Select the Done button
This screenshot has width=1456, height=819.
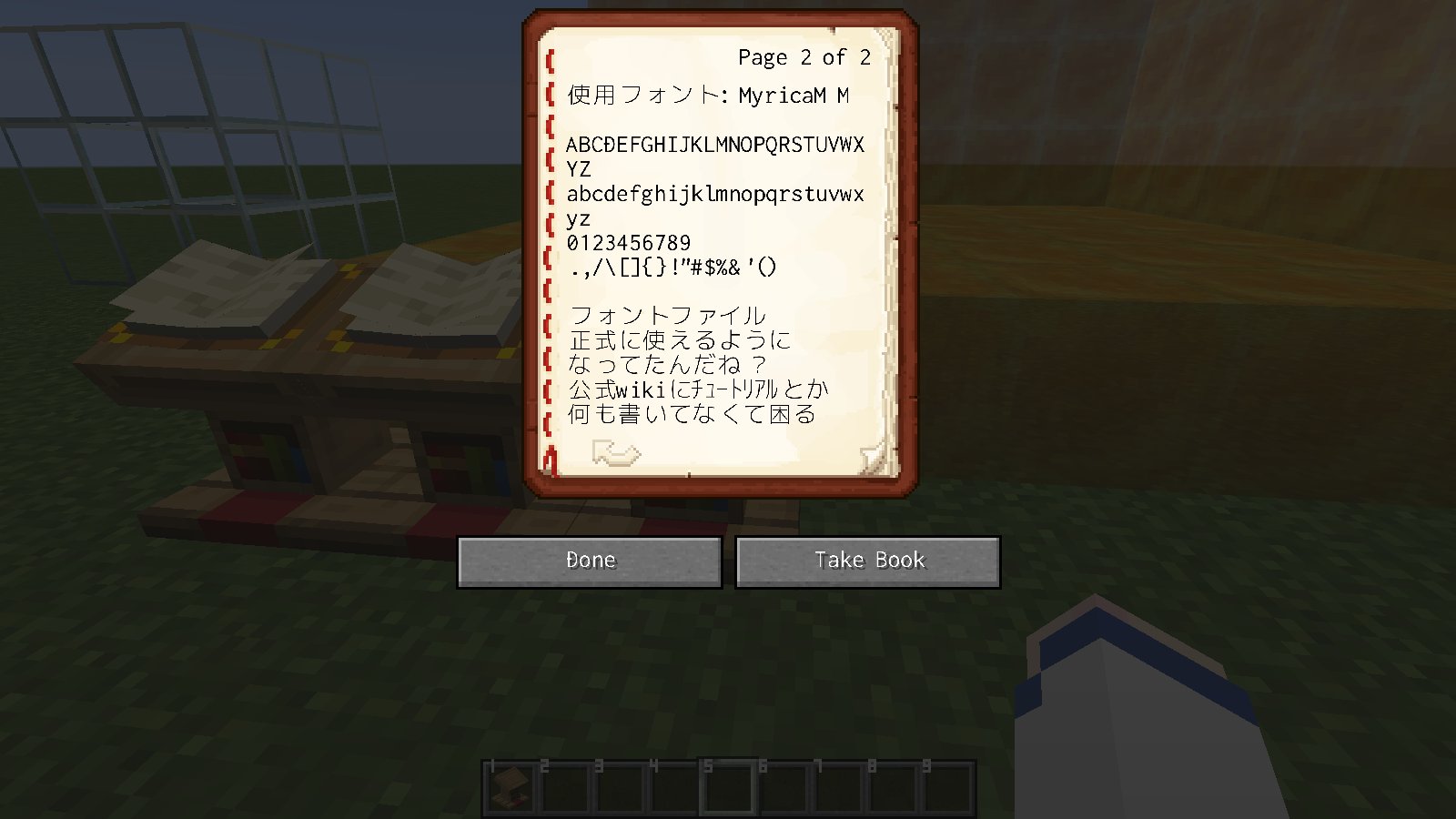(590, 561)
